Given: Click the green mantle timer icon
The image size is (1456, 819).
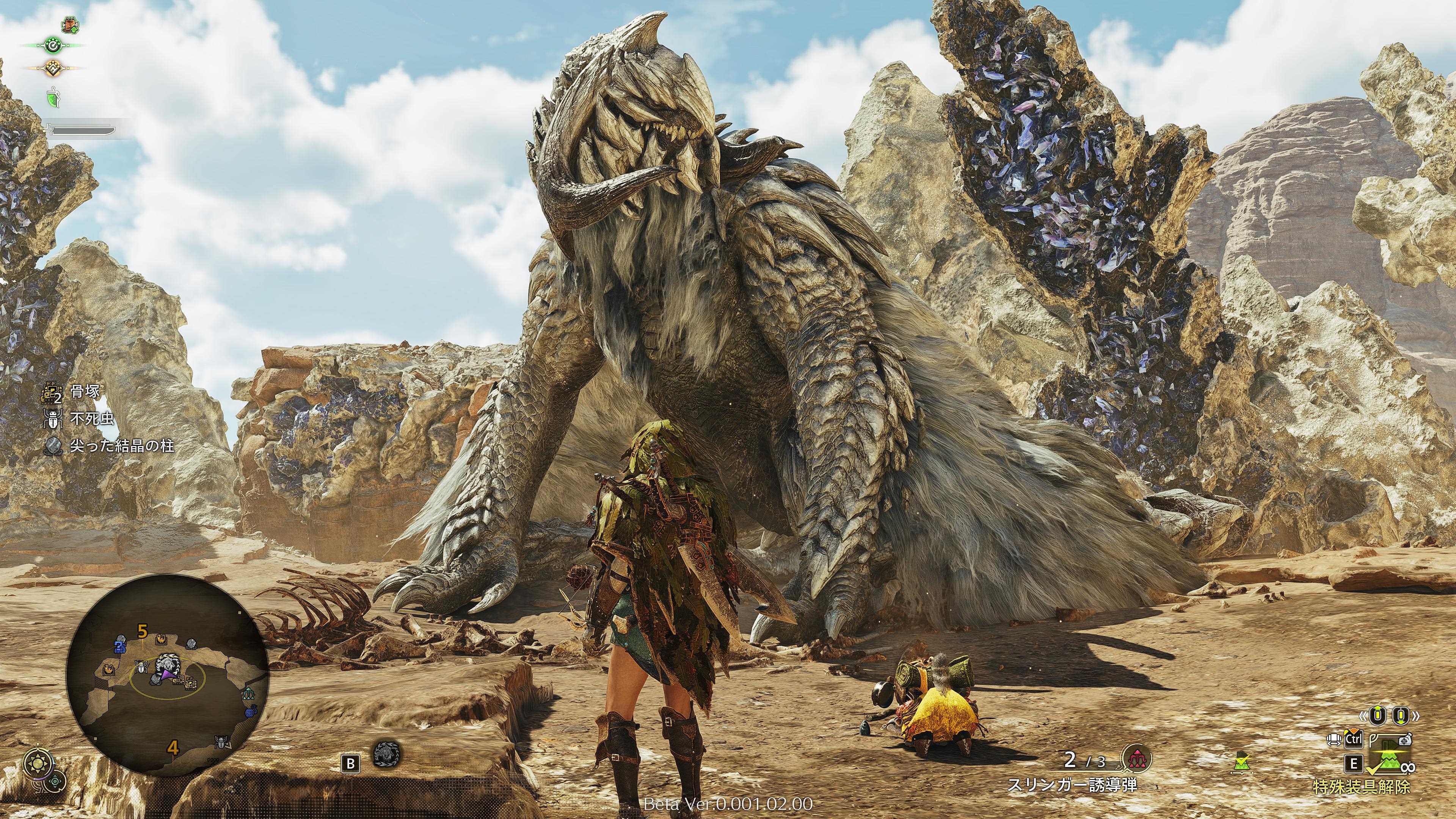Looking at the screenshot, I should click(53, 97).
